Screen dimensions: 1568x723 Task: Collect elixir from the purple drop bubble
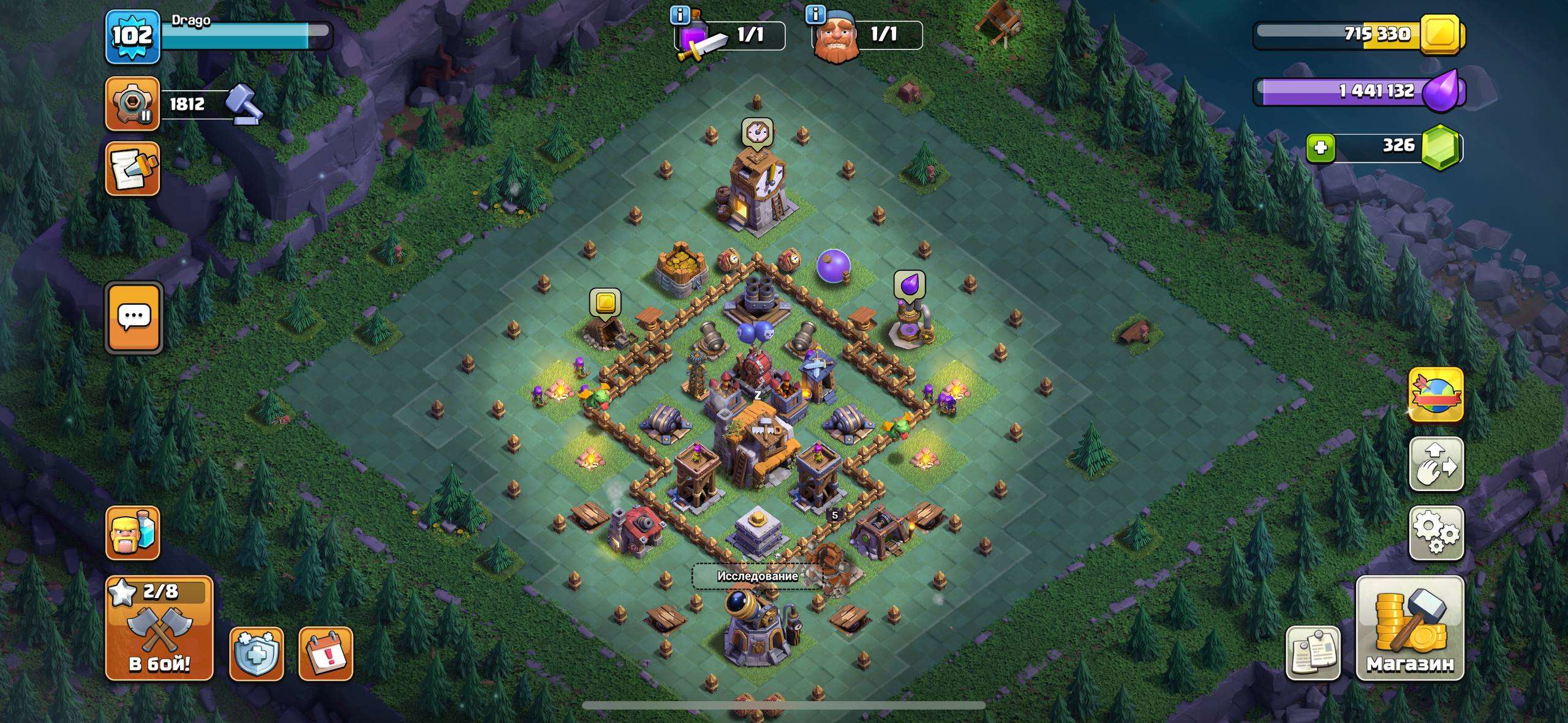tap(909, 285)
